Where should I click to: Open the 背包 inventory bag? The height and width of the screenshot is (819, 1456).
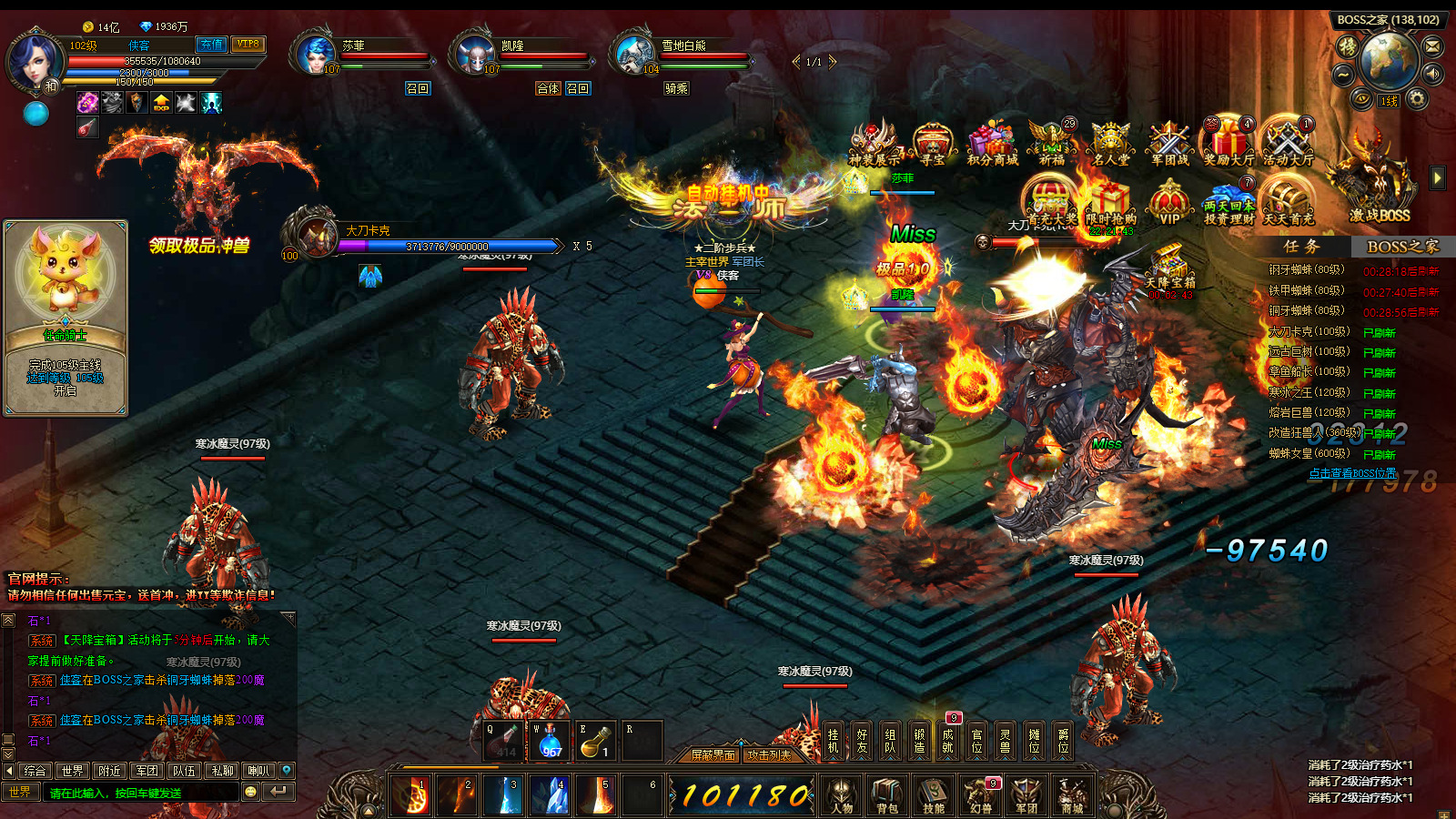pyautogui.click(x=886, y=794)
